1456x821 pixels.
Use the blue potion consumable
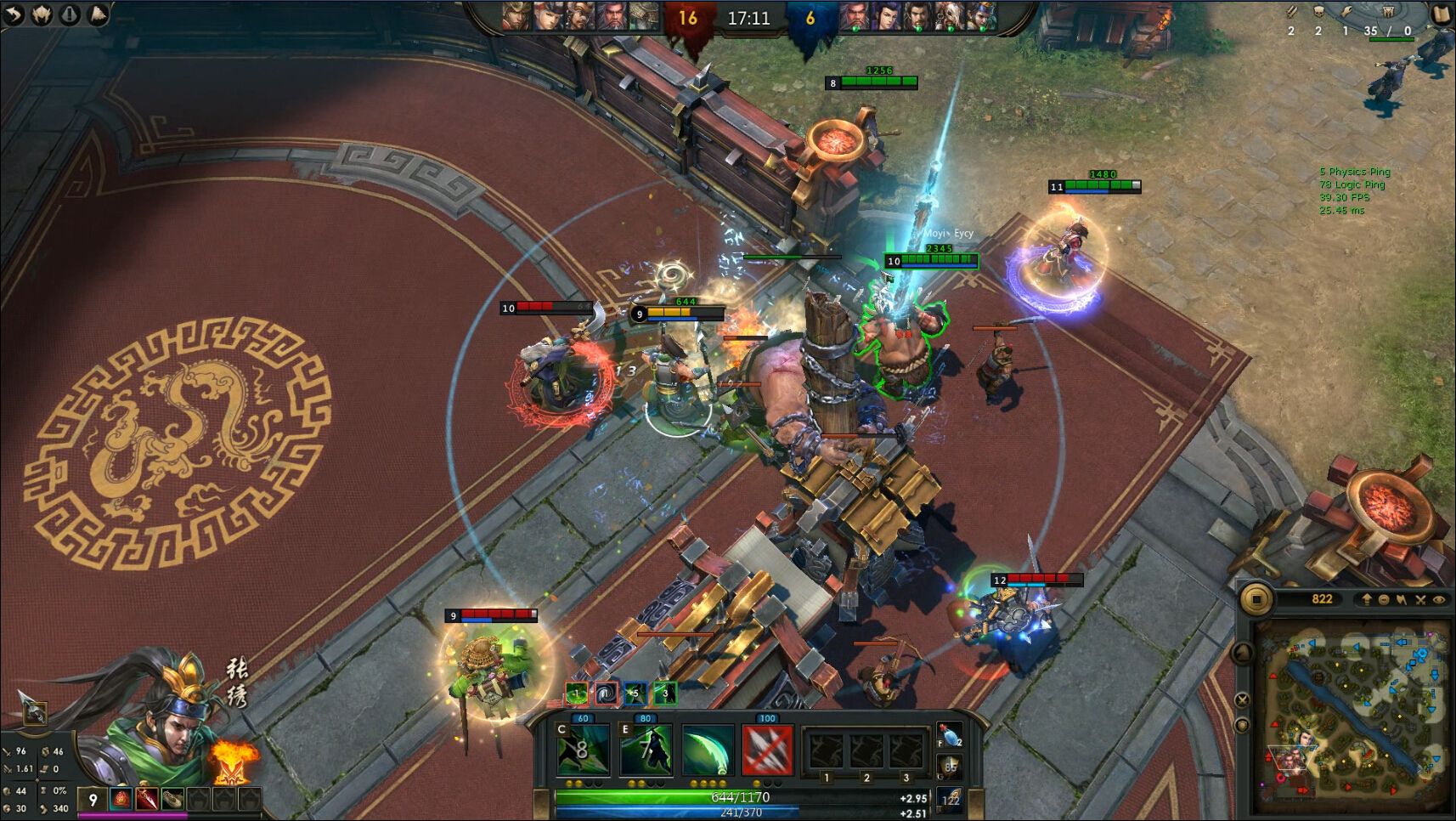click(949, 735)
